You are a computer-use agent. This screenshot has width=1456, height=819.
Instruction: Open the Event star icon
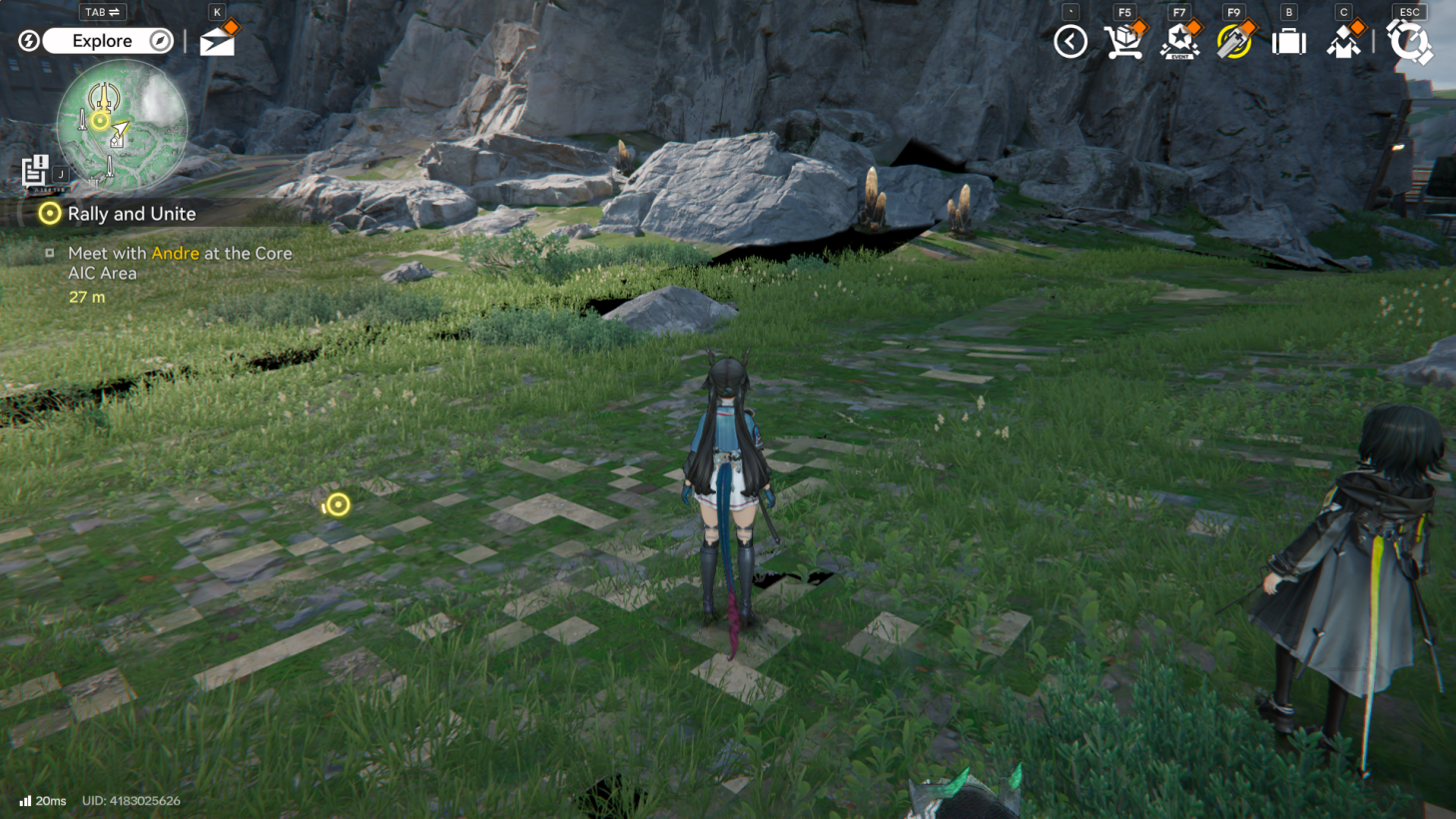pyautogui.click(x=1179, y=42)
